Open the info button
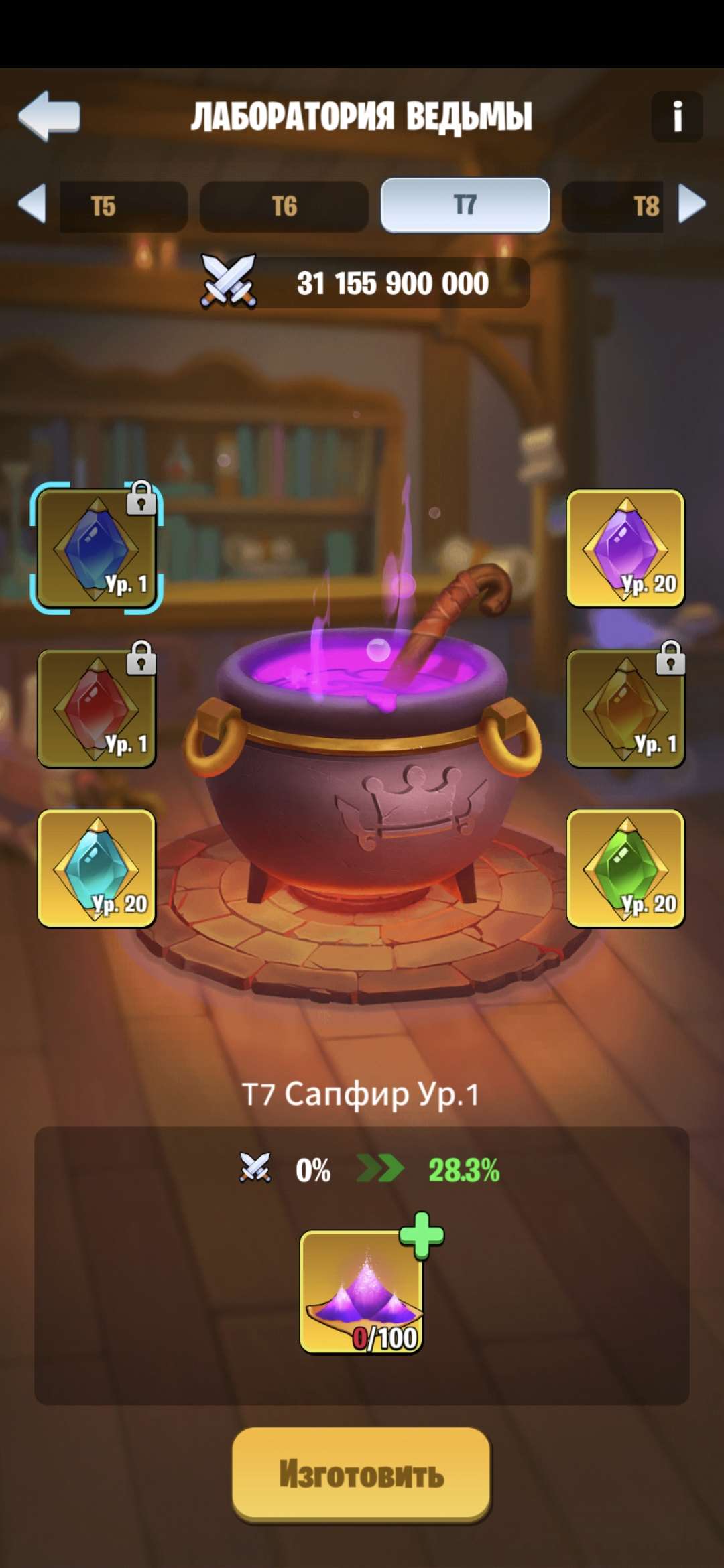 [x=676, y=117]
